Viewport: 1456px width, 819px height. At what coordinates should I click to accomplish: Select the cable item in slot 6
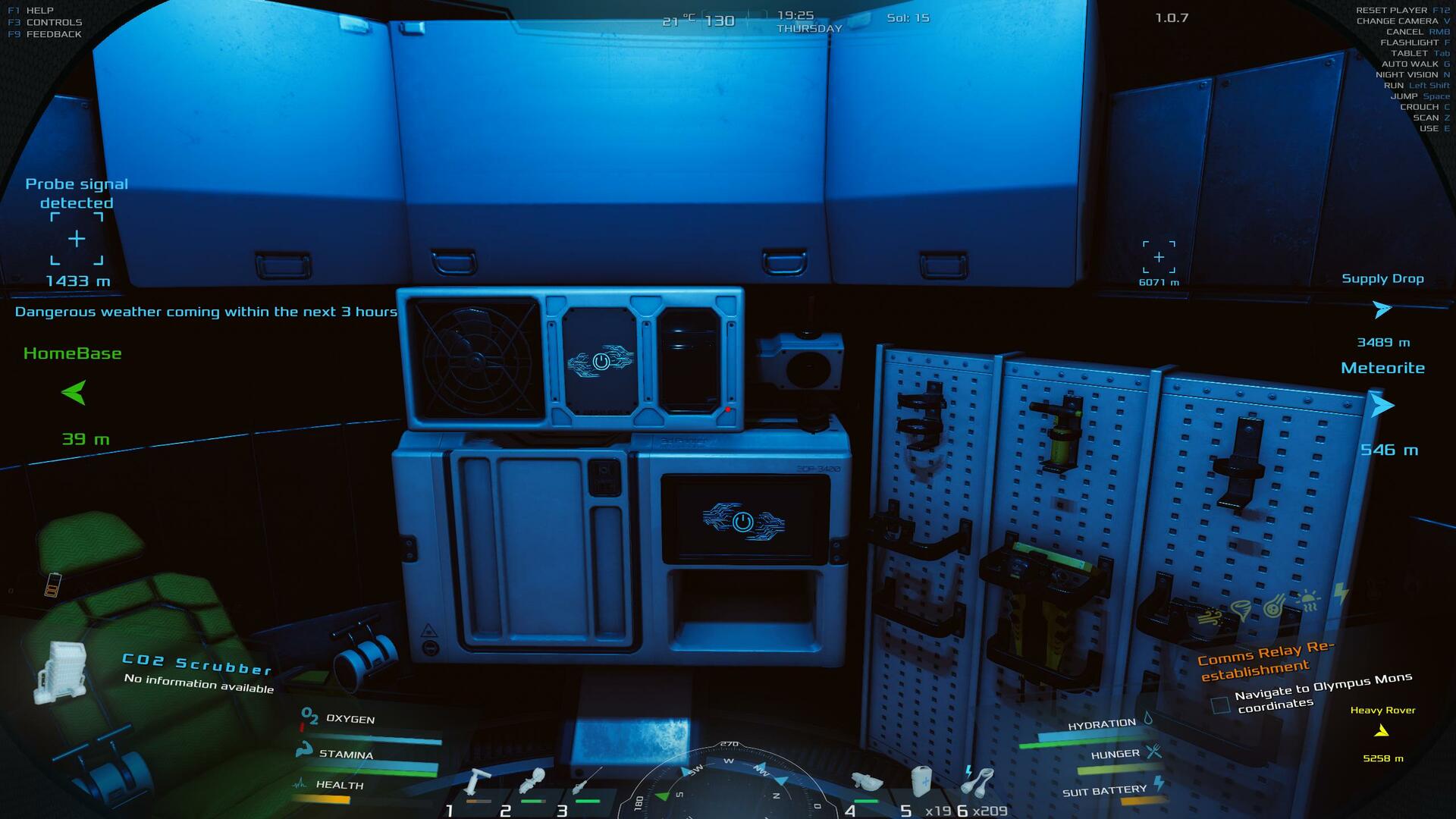coord(979,780)
